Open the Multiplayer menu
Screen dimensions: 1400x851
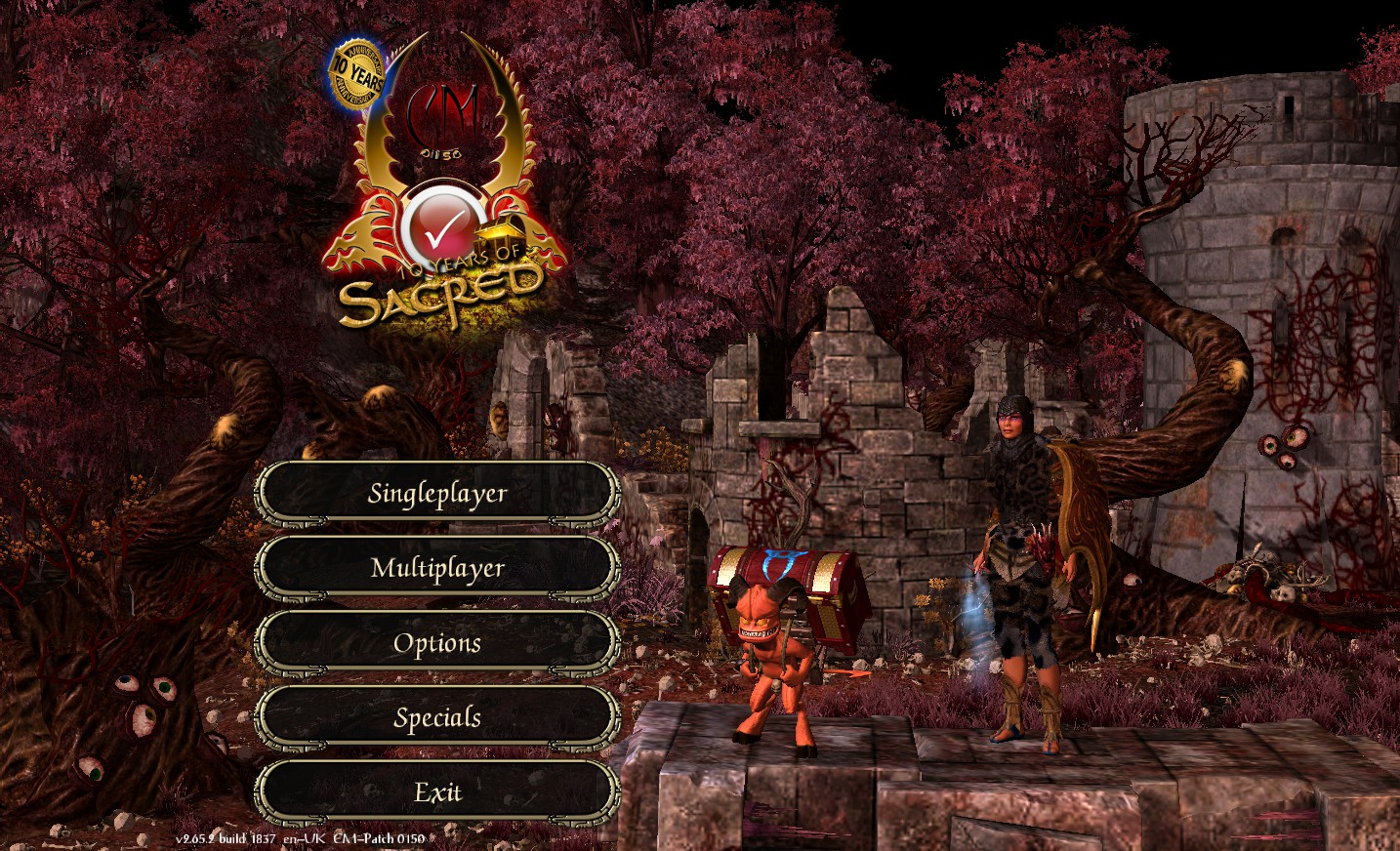click(x=437, y=568)
